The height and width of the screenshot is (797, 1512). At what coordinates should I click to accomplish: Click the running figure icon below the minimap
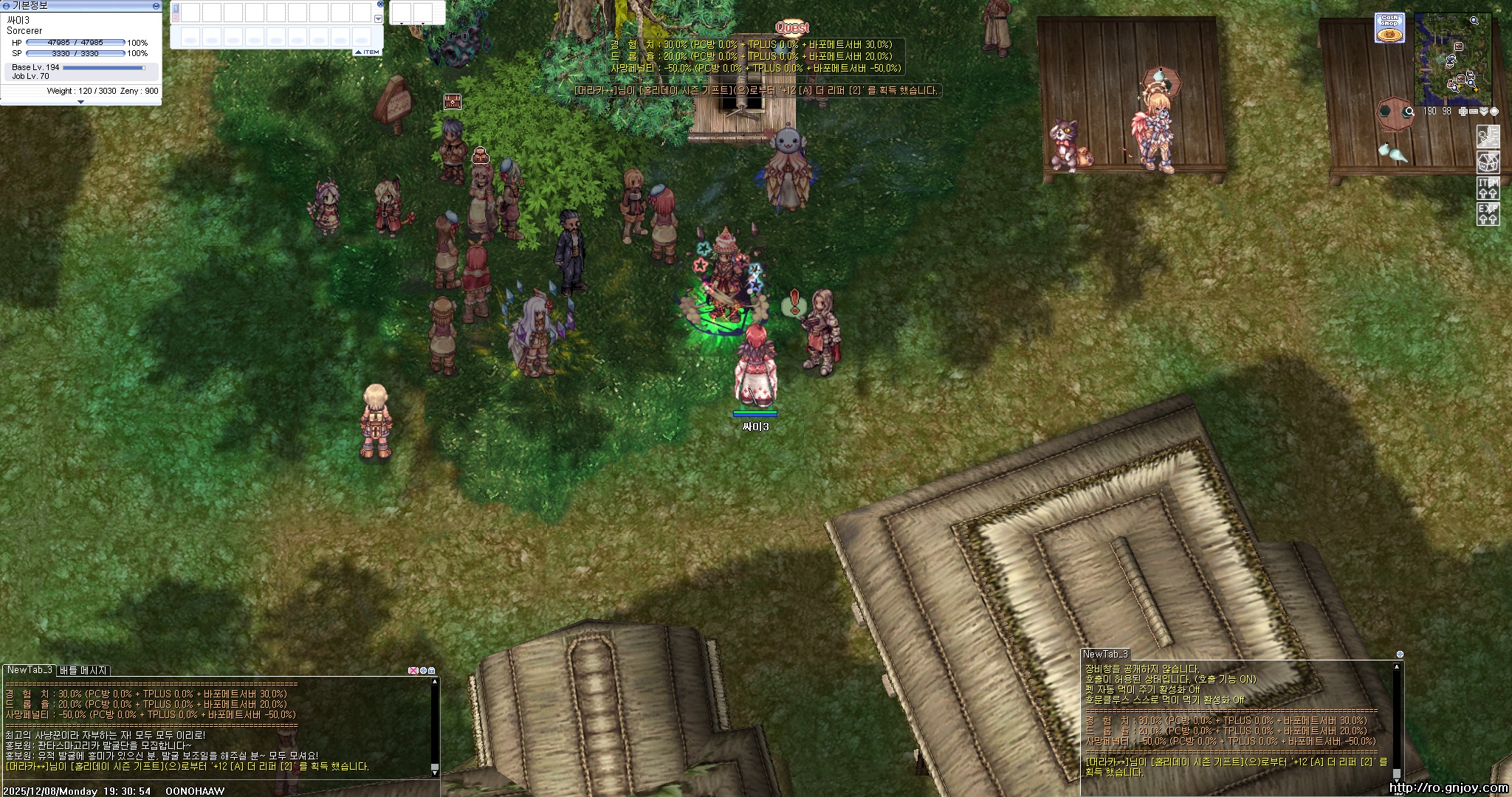tap(1487, 137)
